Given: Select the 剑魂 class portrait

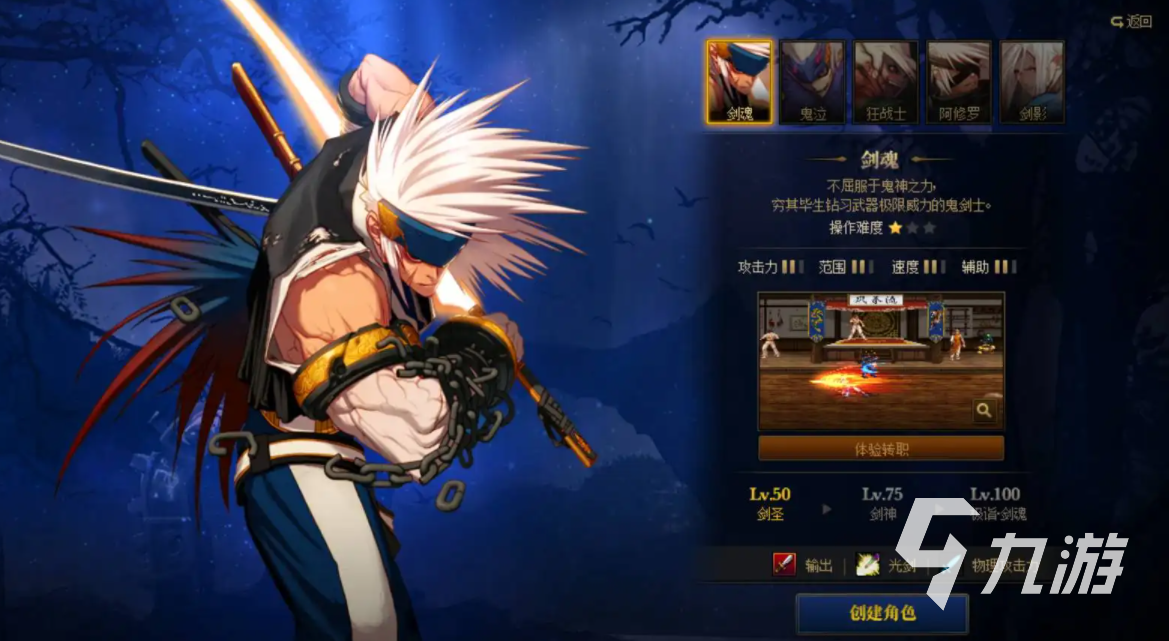Looking at the screenshot, I should click(739, 81).
